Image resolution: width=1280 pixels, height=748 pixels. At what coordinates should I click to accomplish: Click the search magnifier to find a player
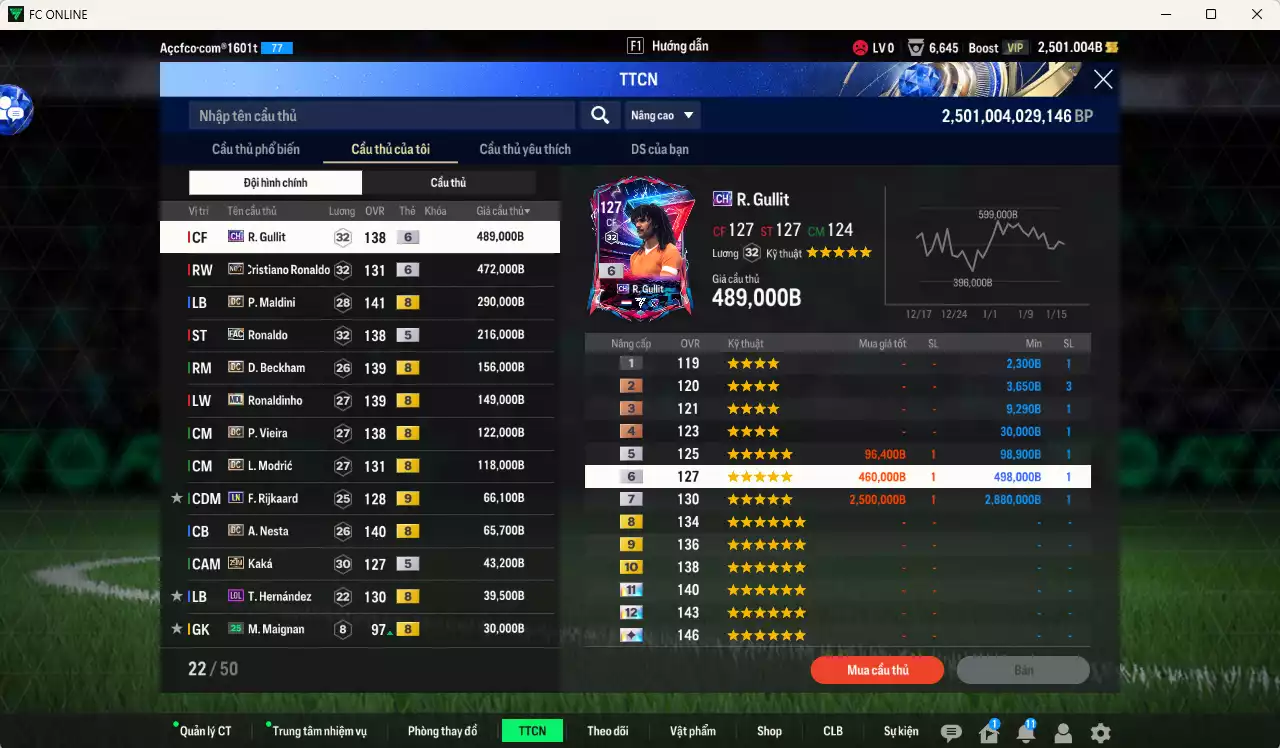pyautogui.click(x=599, y=115)
